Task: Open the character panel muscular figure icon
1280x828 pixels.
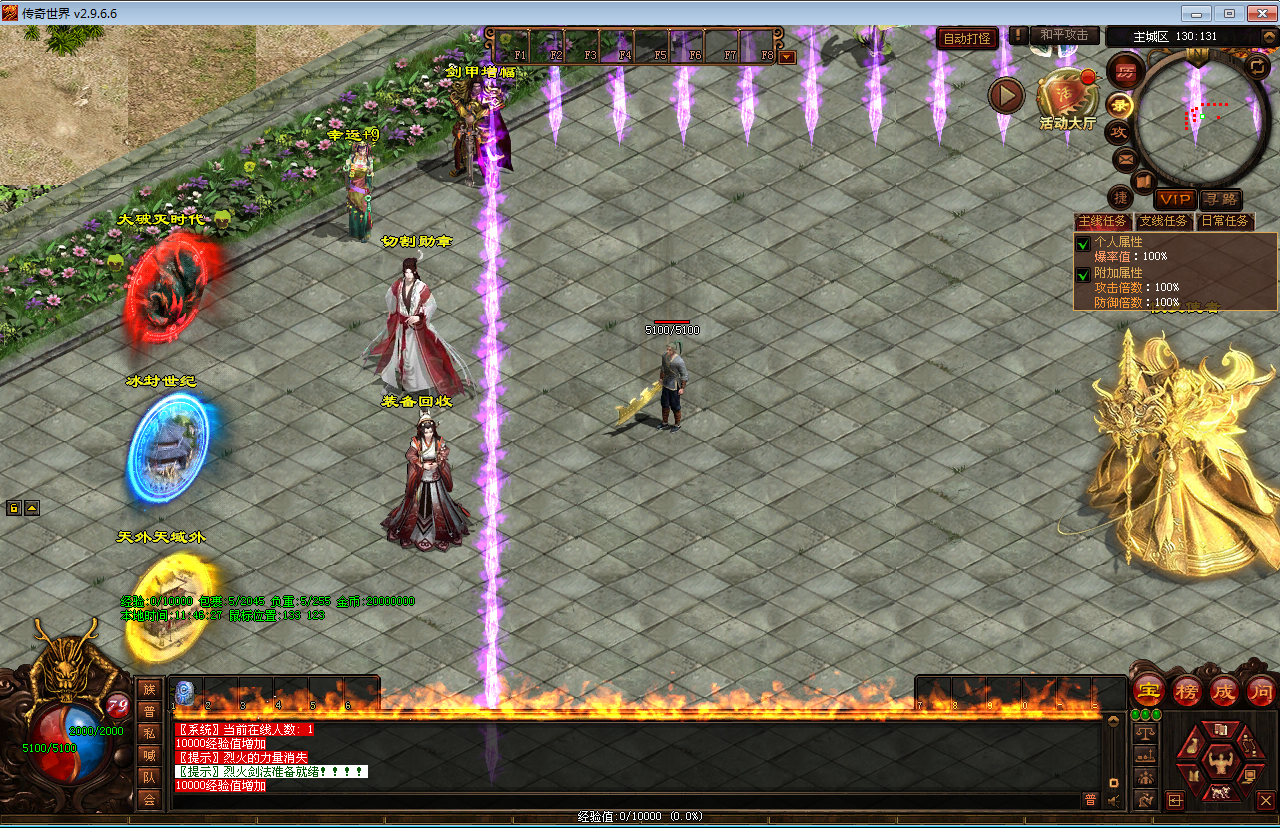Action: [1219, 763]
